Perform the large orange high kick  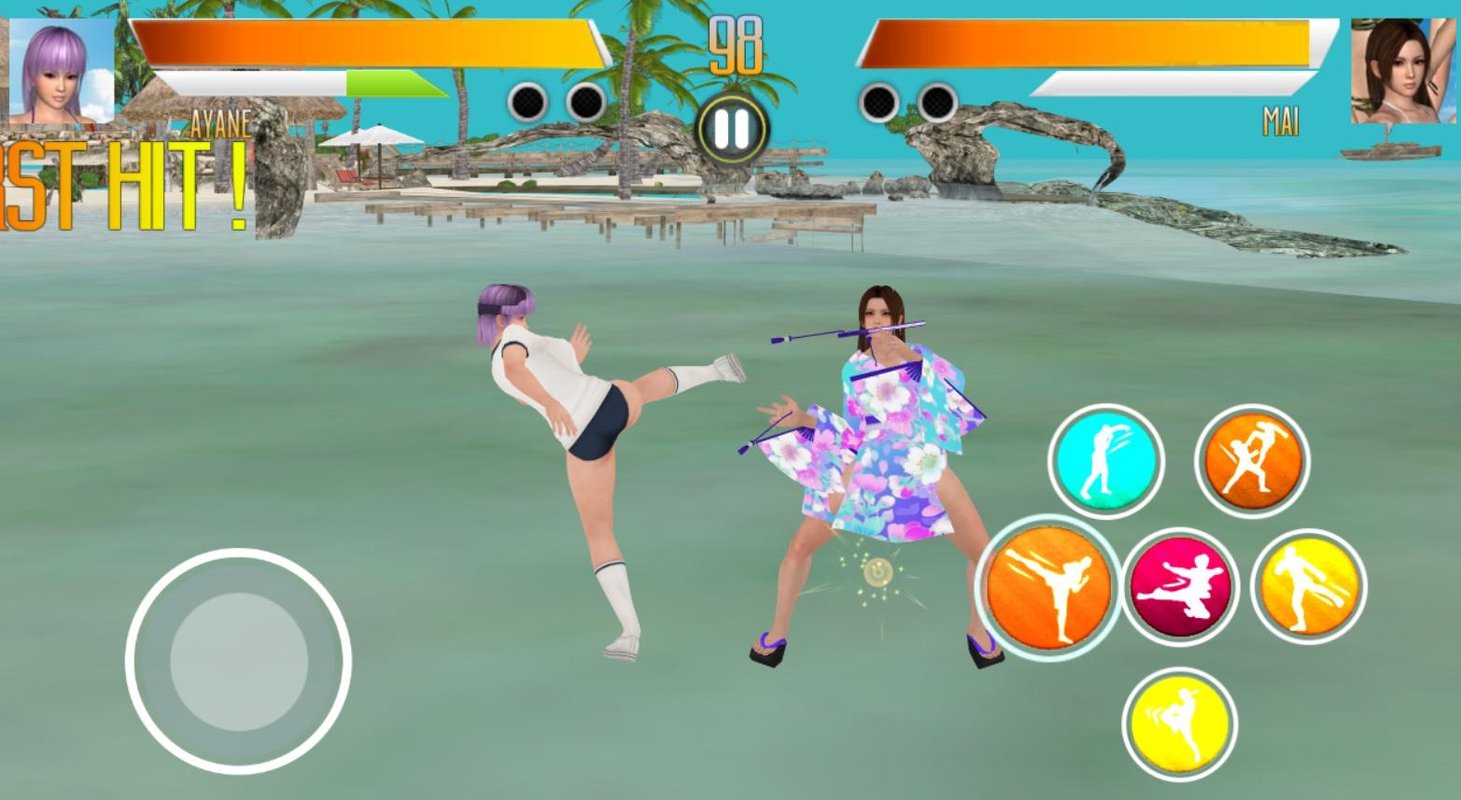pyautogui.click(x=1048, y=587)
